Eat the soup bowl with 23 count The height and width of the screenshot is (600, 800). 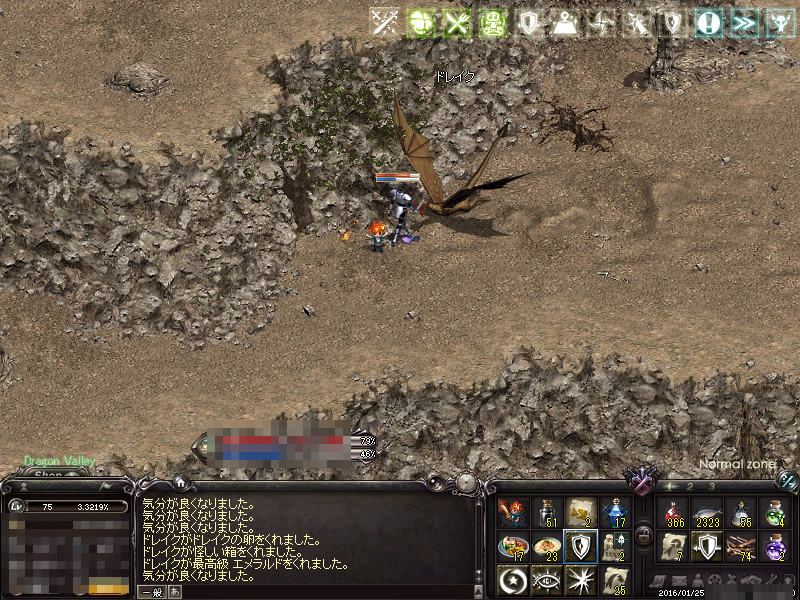pyautogui.click(x=546, y=546)
